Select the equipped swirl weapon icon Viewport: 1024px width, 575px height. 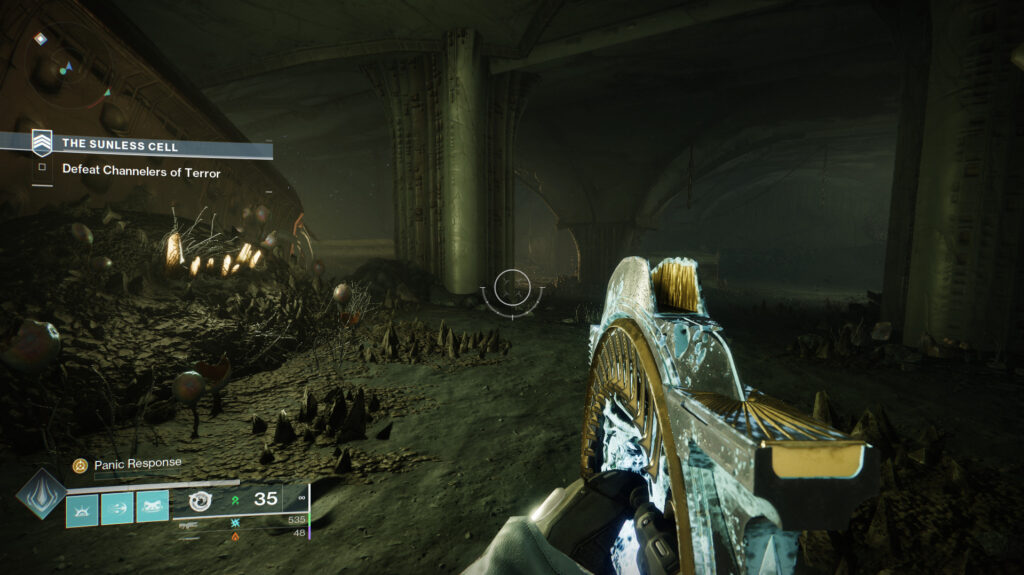[200, 501]
